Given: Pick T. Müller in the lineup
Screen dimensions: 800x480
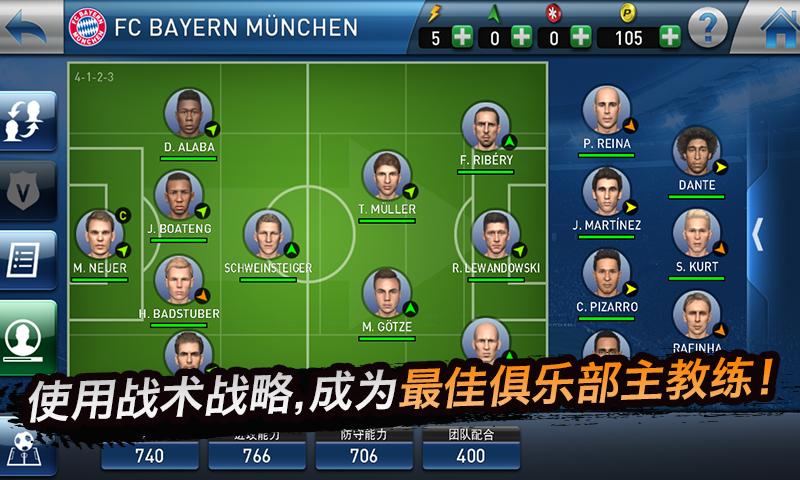Looking at the screenshot, I should click(386, 177).
